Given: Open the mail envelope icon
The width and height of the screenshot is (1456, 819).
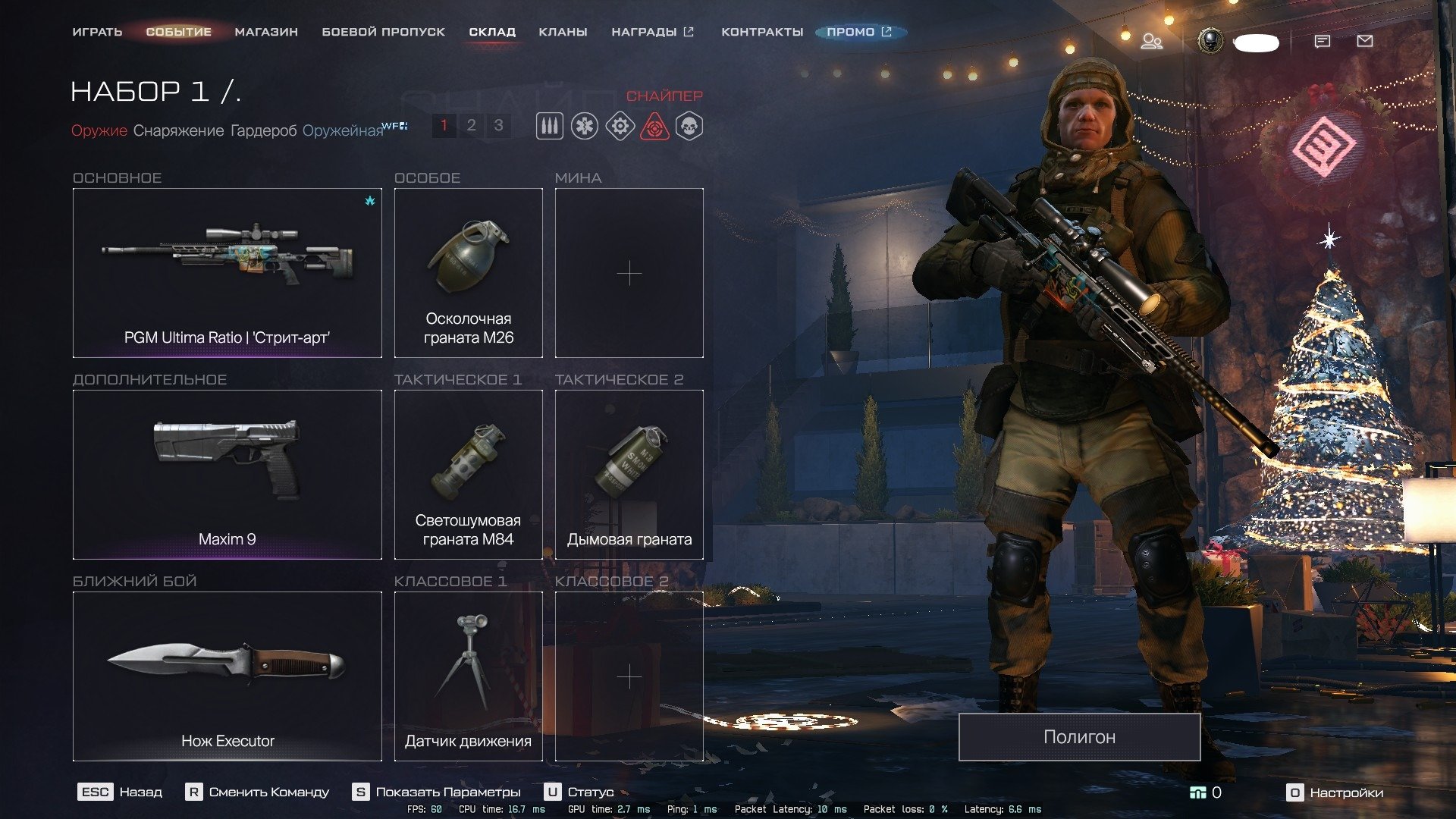Looking at the screenshot, I should click(1364, 41).
